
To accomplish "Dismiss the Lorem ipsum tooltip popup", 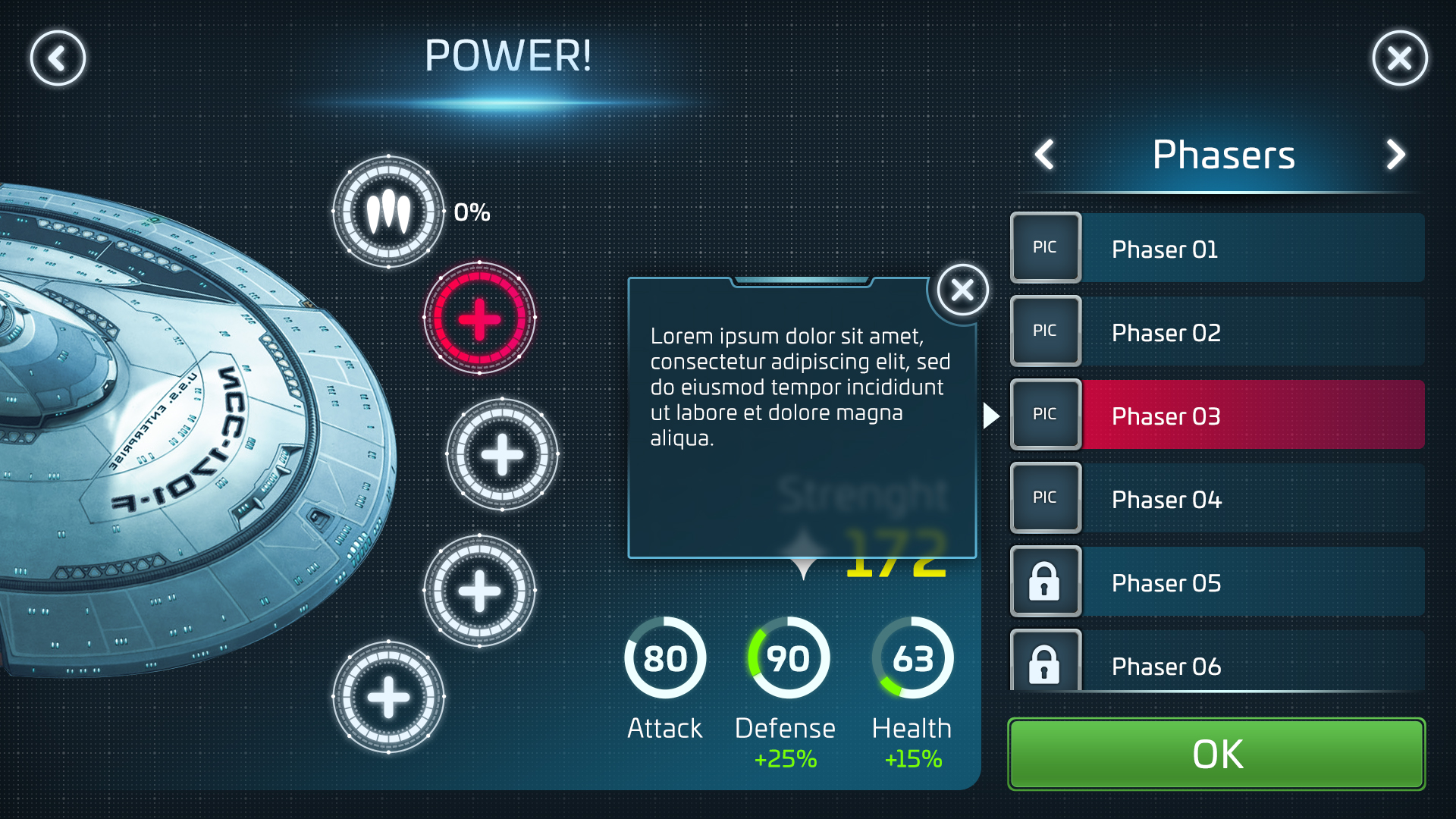I will [x=962, y=290].
